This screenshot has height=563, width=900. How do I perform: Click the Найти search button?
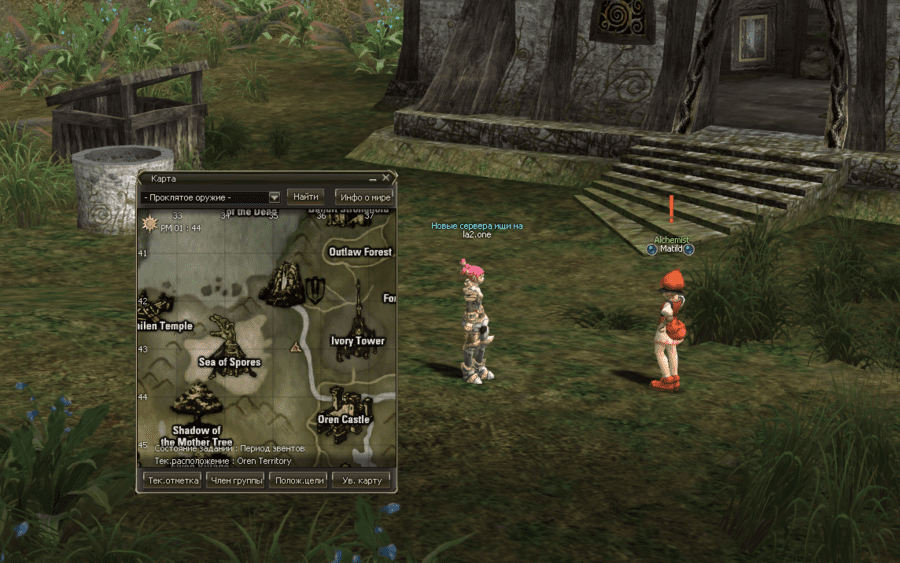(306, 197)
